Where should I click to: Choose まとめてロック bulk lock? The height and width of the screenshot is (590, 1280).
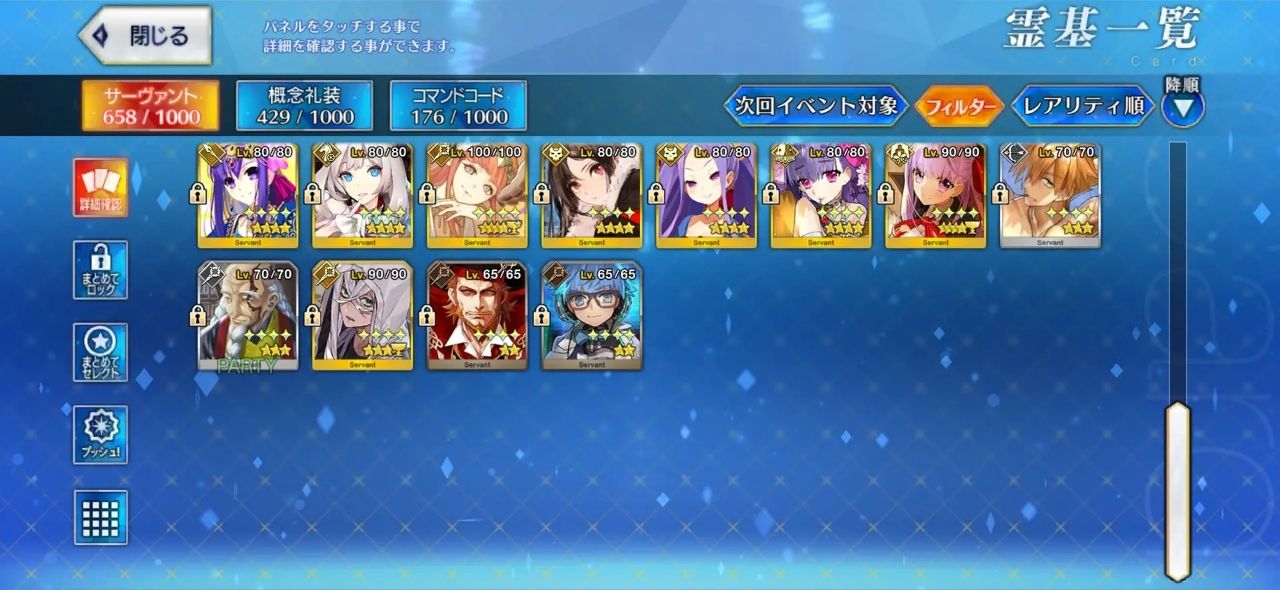pyautogui.click(x=100, y=270)
